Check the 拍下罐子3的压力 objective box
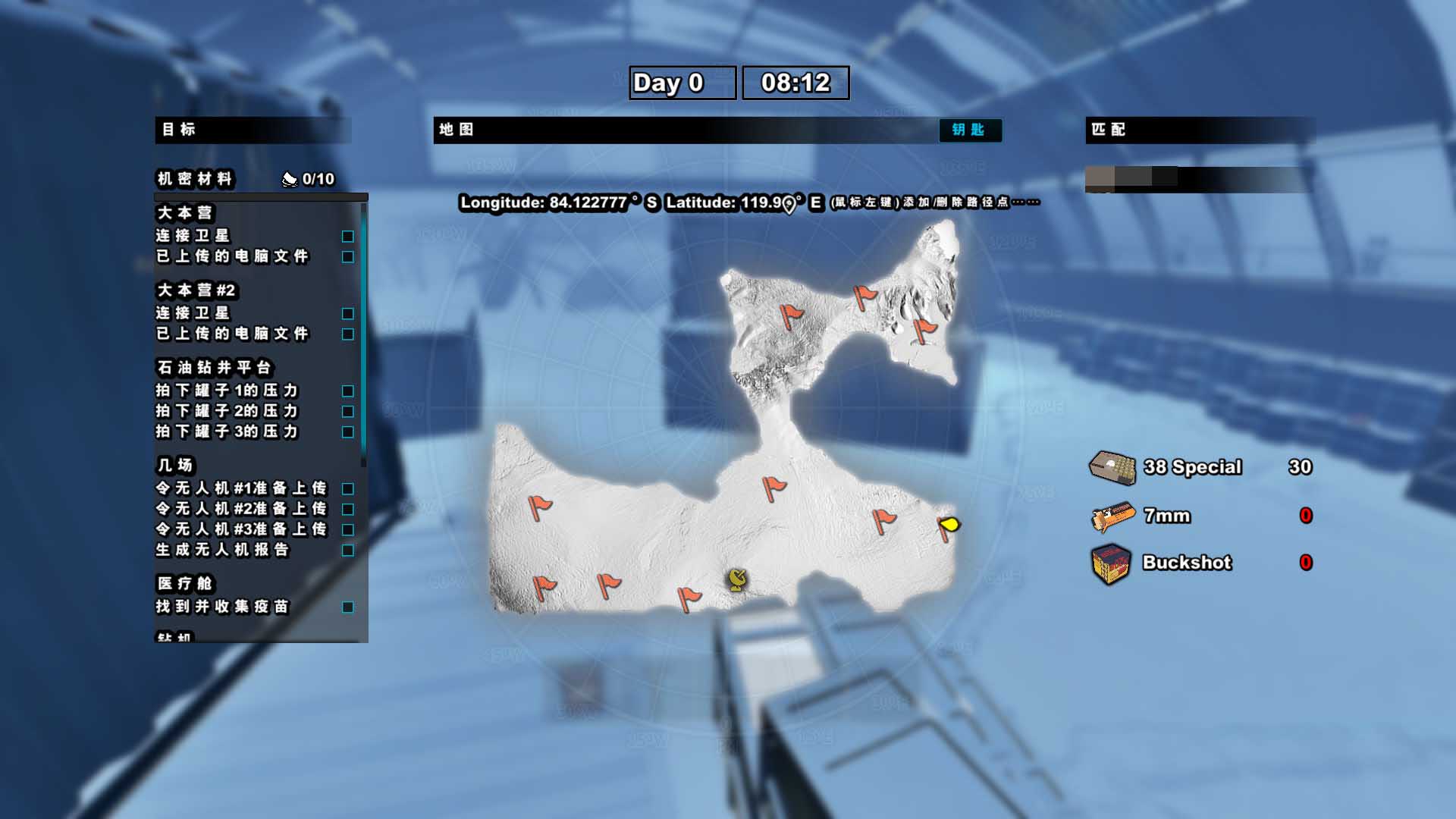Image resolution: width=1456 pixels, height=819 pixels. [348, 432]
